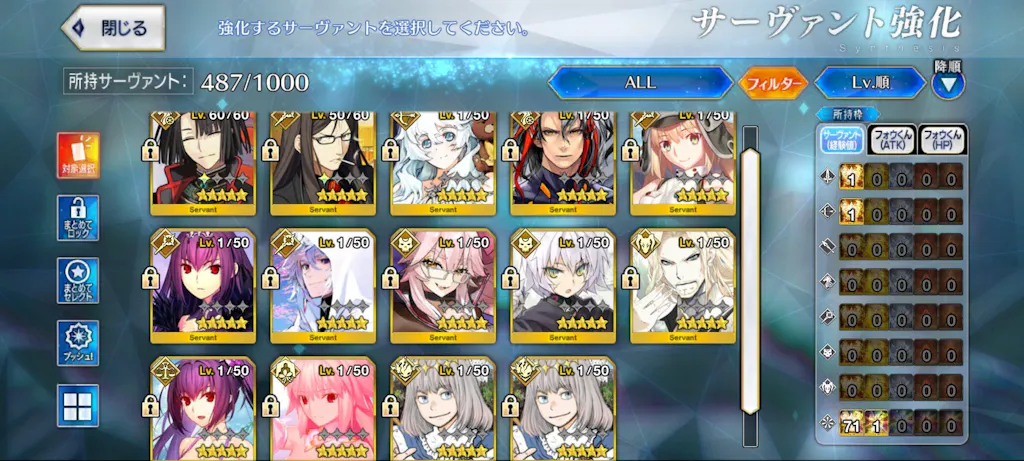
Task: Close the servant enhancement screen
Action: [112, 29]
